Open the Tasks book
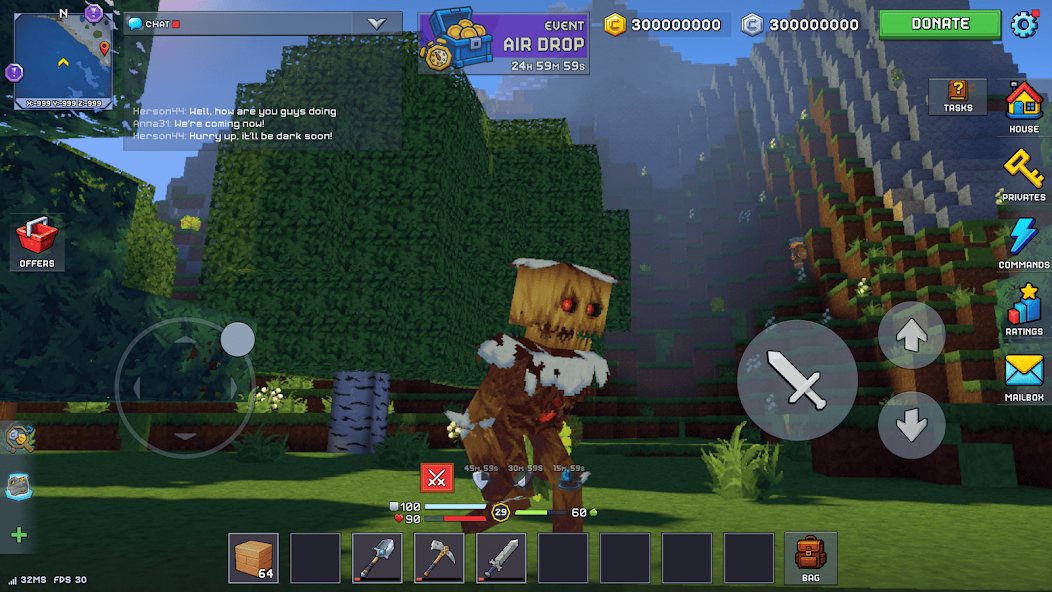1052x592 pixels. [x=957, y=96]
